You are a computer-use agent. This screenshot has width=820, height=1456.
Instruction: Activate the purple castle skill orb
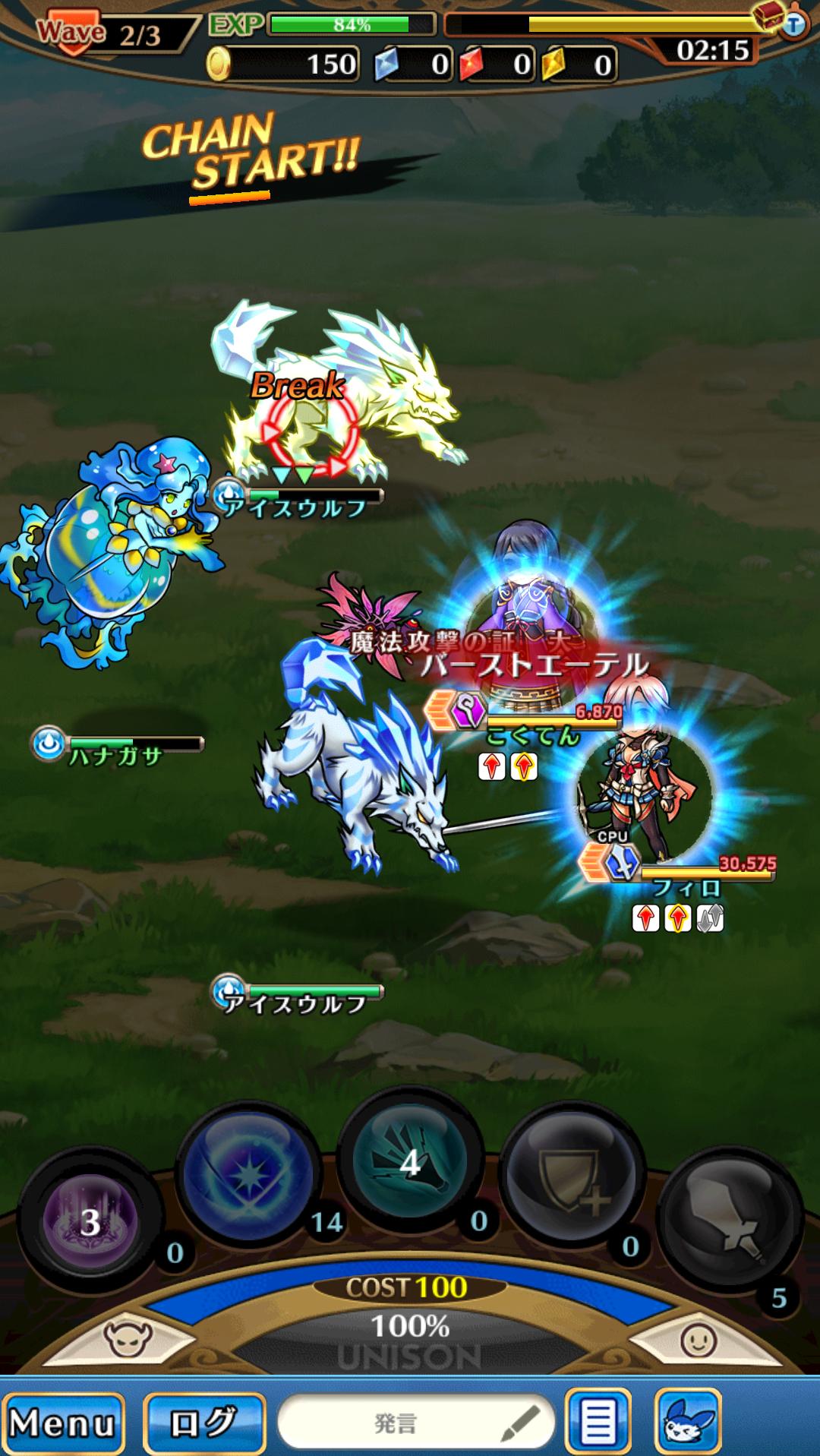(90, 1221)
